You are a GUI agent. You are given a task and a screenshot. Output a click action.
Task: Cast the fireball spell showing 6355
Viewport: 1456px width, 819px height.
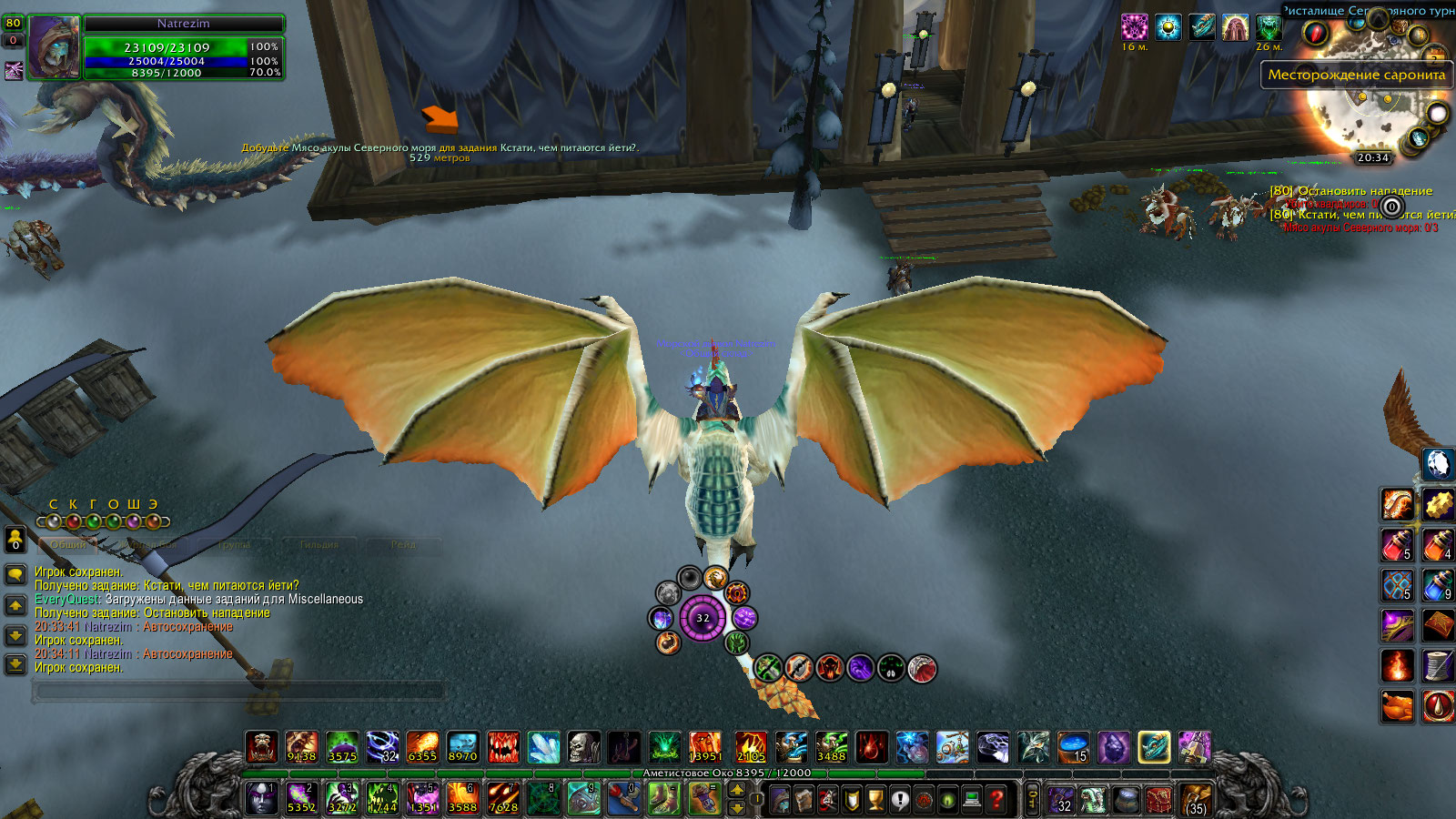click(x=422, y=747)
